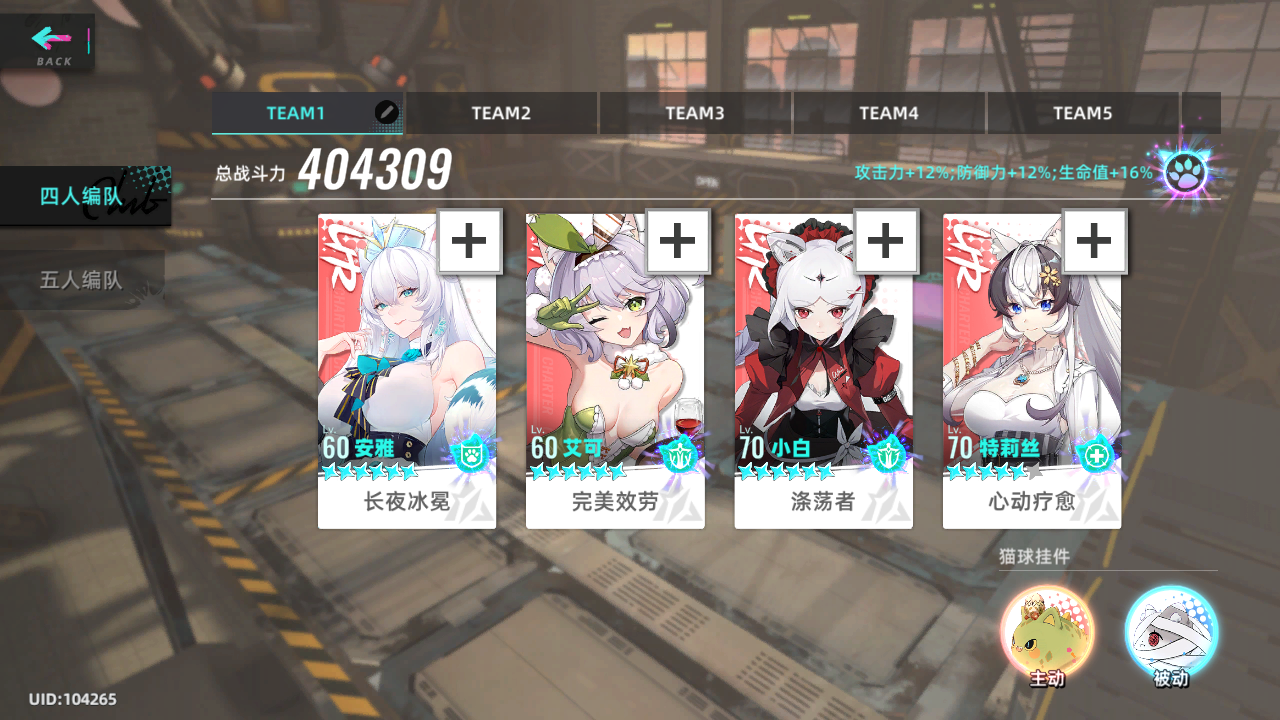The image size is (1280, 720).
Task: Click the TEAM1 rename pencil icon
Action: pyautogui.click(x=387, y=112)
